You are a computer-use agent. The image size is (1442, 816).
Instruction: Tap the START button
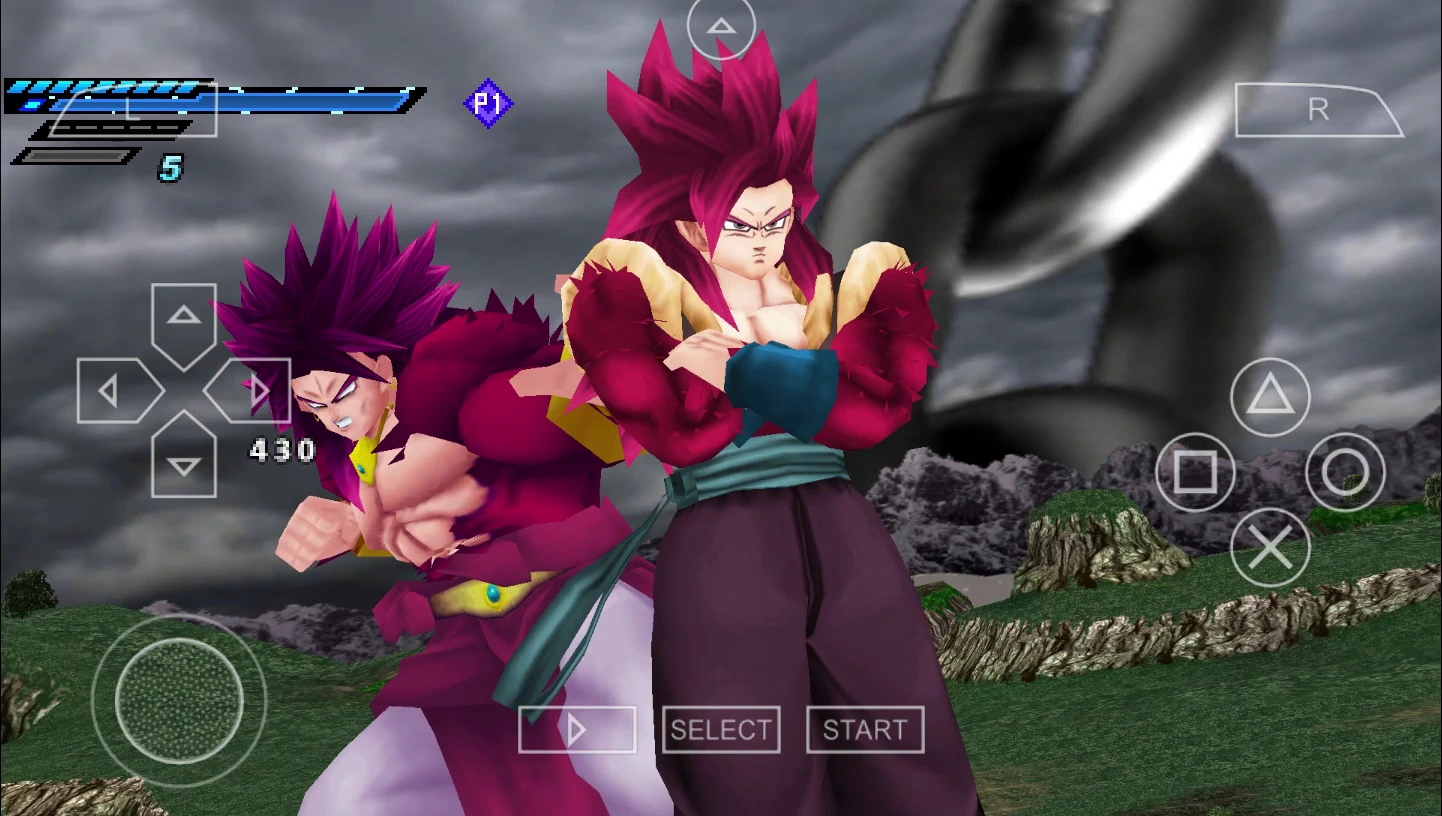coord(864,730)
